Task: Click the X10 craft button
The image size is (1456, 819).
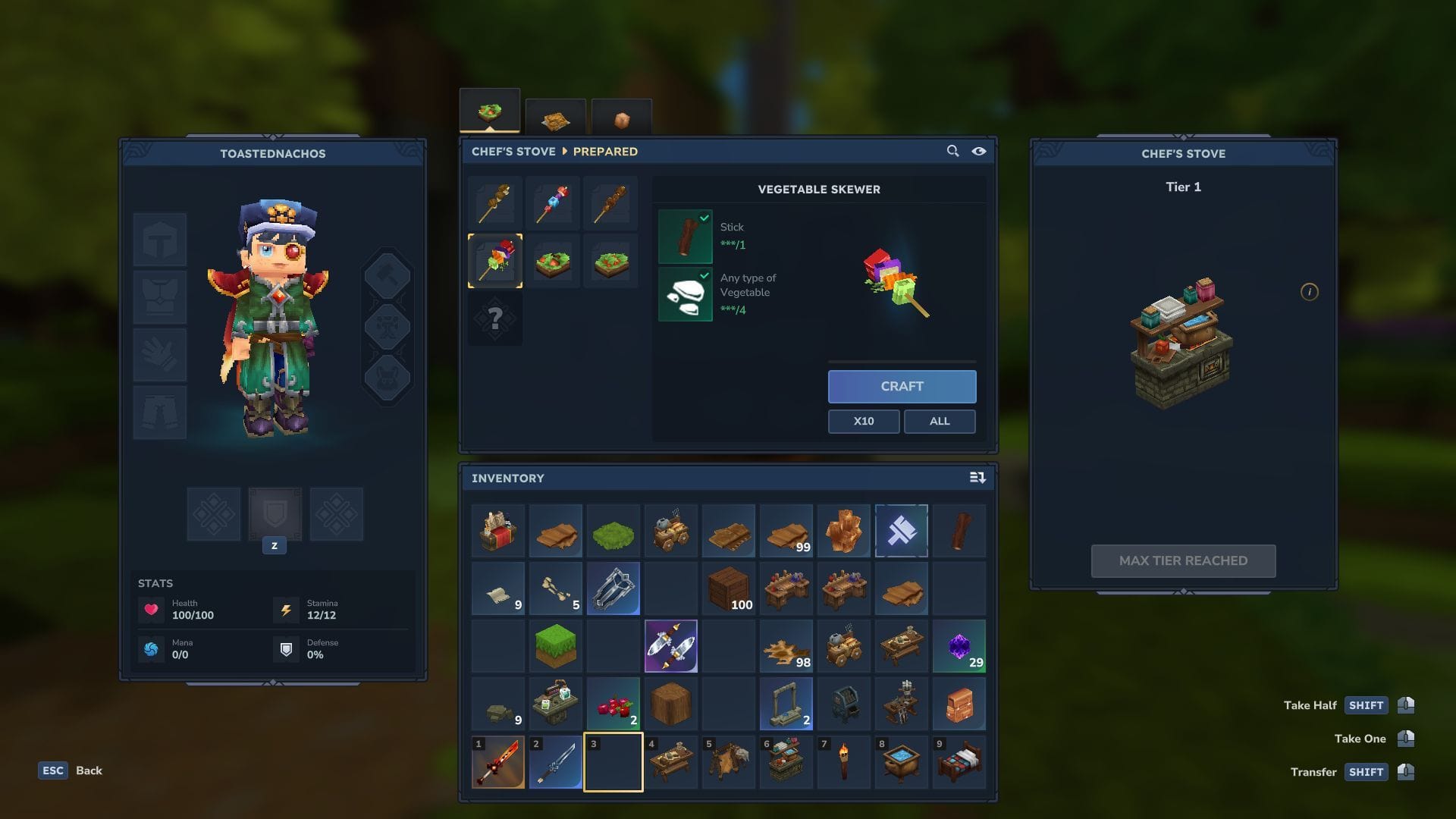Action: click(864, 421)
